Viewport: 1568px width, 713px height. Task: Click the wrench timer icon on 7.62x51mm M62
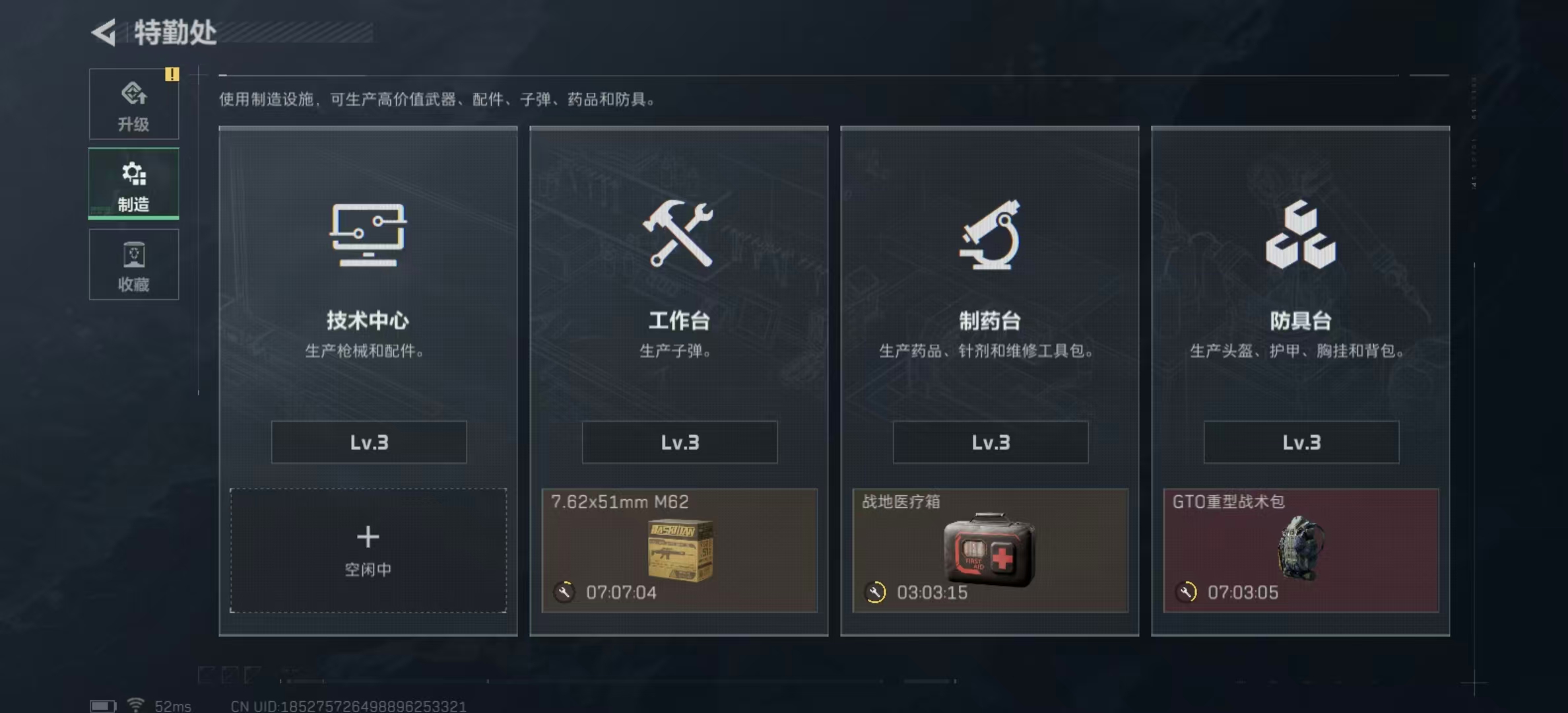pyautogui.click(x=563, y=593)
